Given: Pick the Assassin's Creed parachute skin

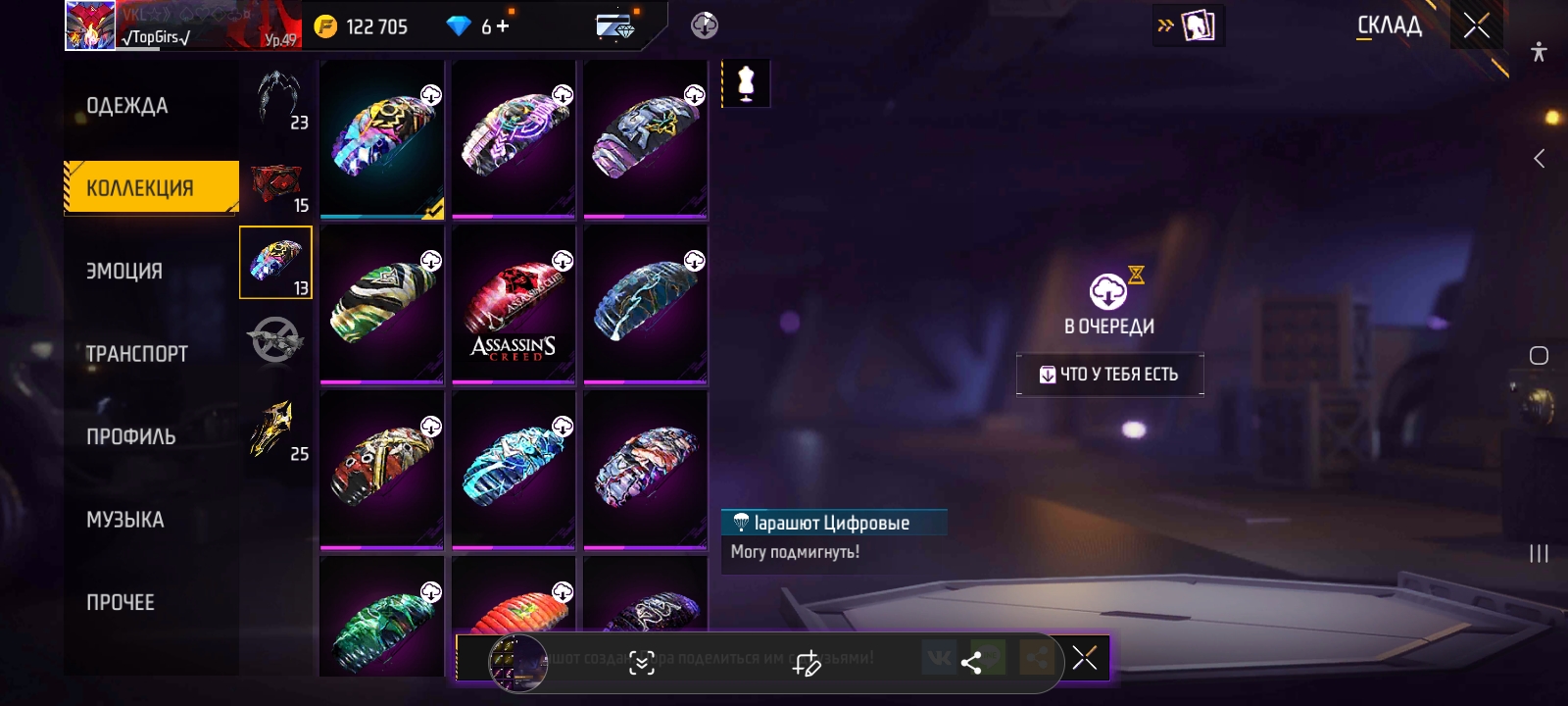Looking at the screenshot, I should tap(514, 304).
